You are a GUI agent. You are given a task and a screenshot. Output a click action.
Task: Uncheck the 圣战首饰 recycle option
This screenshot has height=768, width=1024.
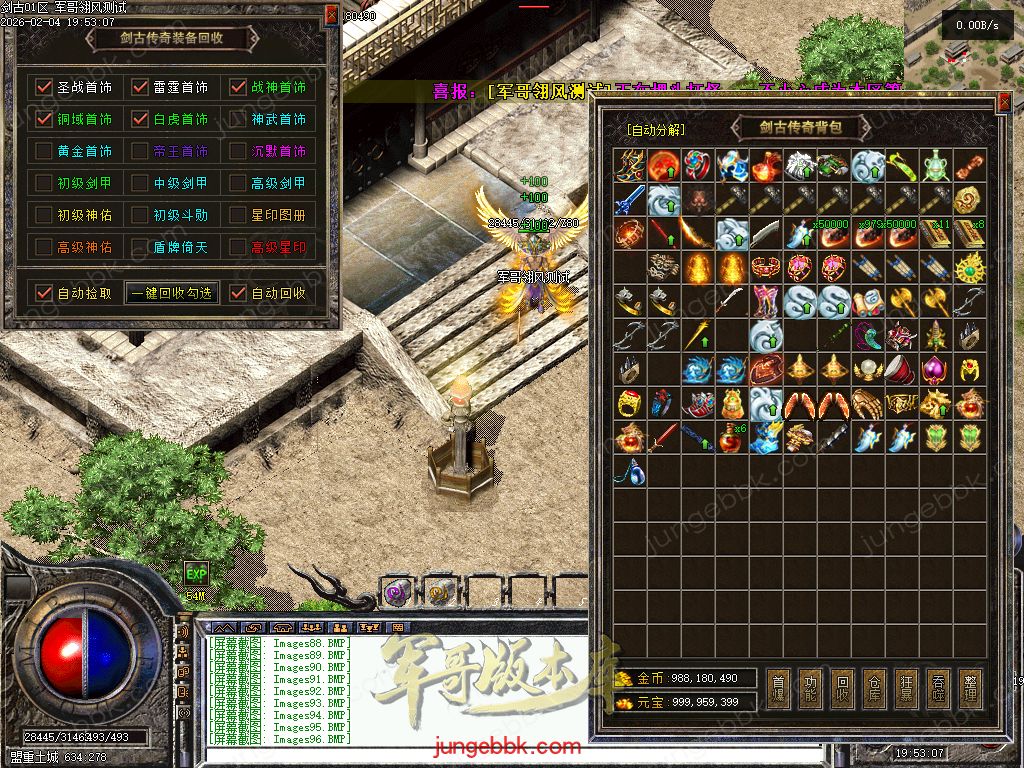43,87
